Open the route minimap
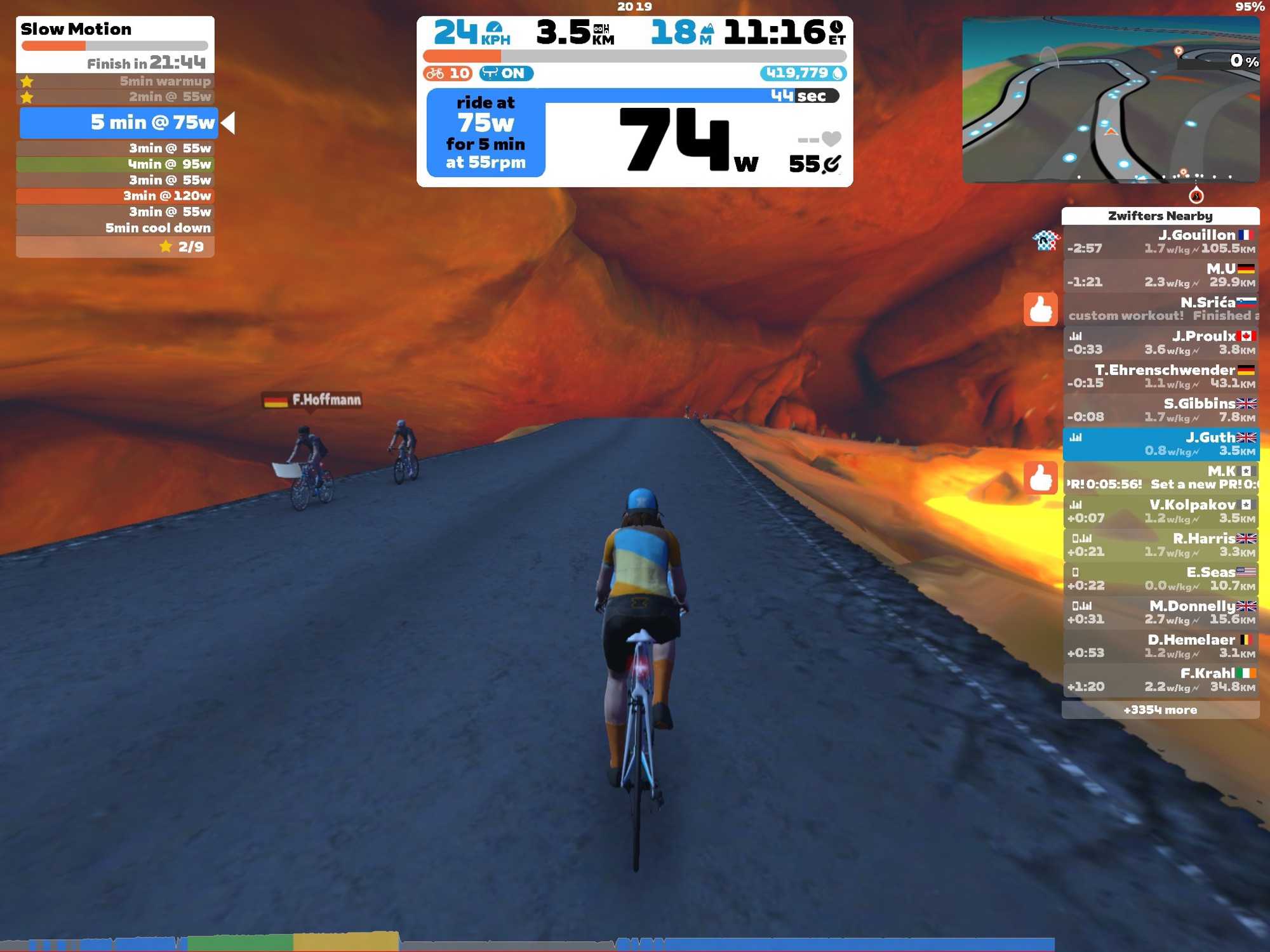The height and width of the screenshot is (952, 1270). tap(1110, 100)
